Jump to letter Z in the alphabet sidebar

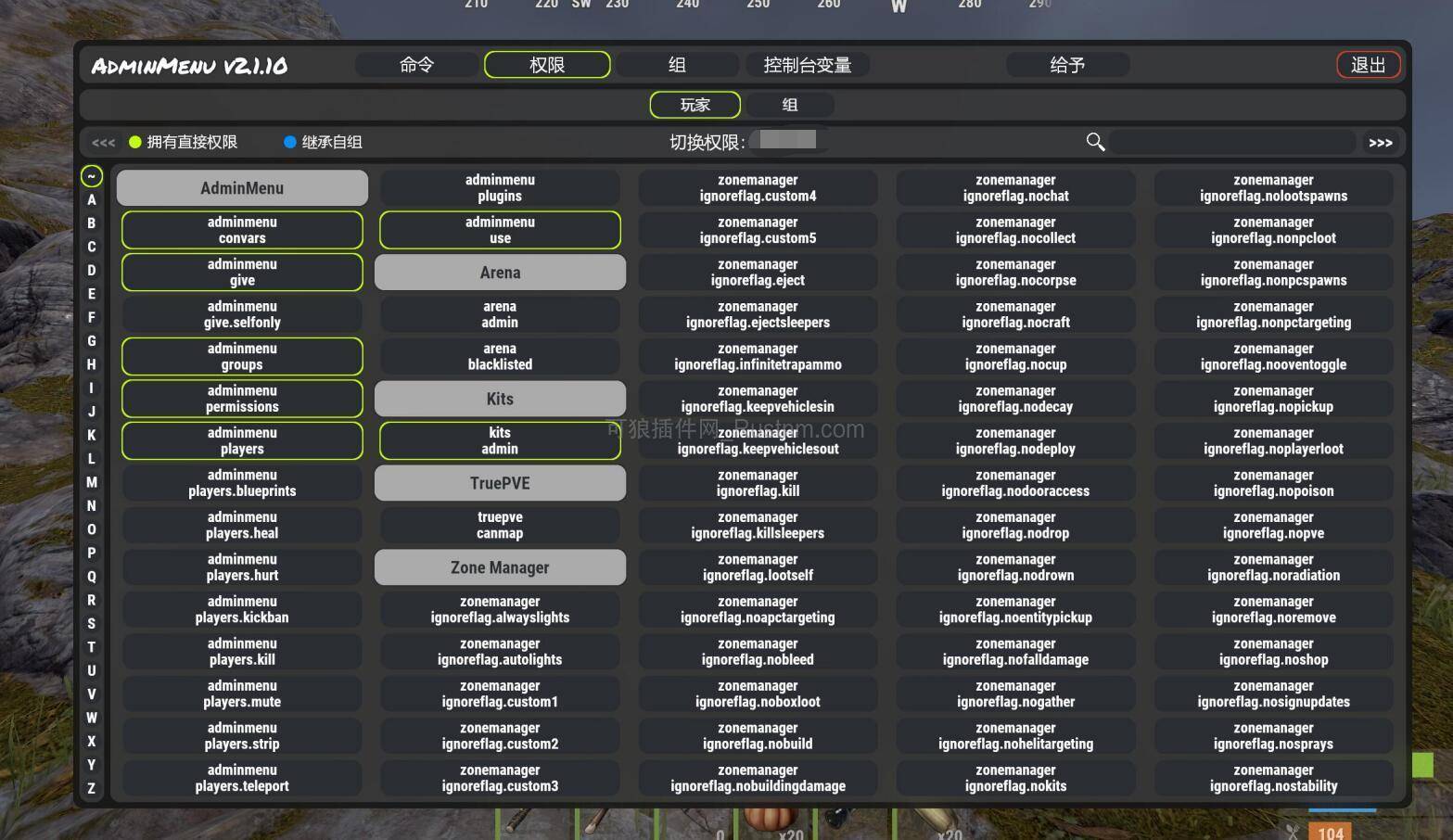pos(91,788)
